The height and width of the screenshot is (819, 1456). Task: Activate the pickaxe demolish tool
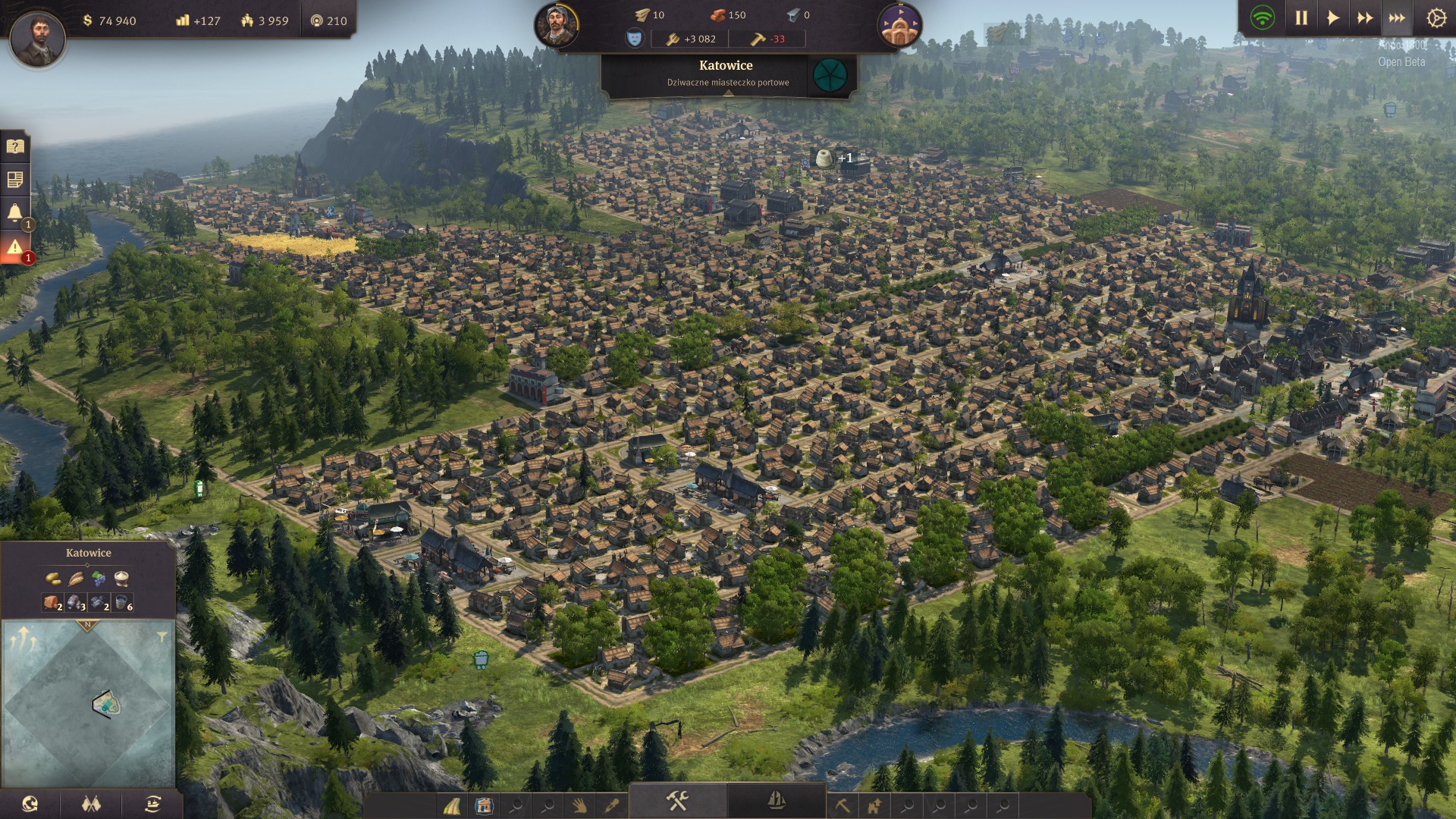[x=843, y=805]
